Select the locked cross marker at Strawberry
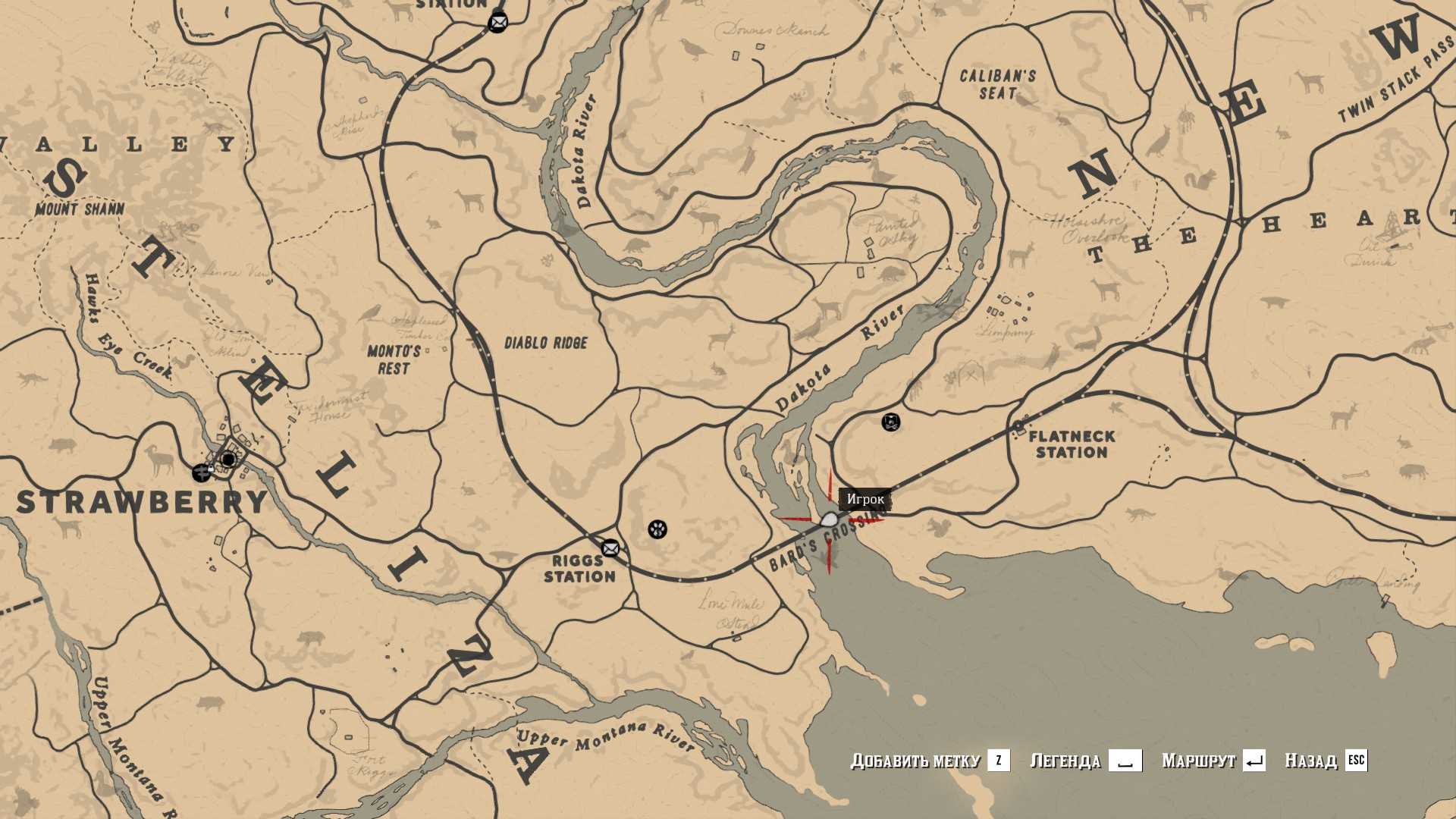1456x819 pixels. point(202,472)
